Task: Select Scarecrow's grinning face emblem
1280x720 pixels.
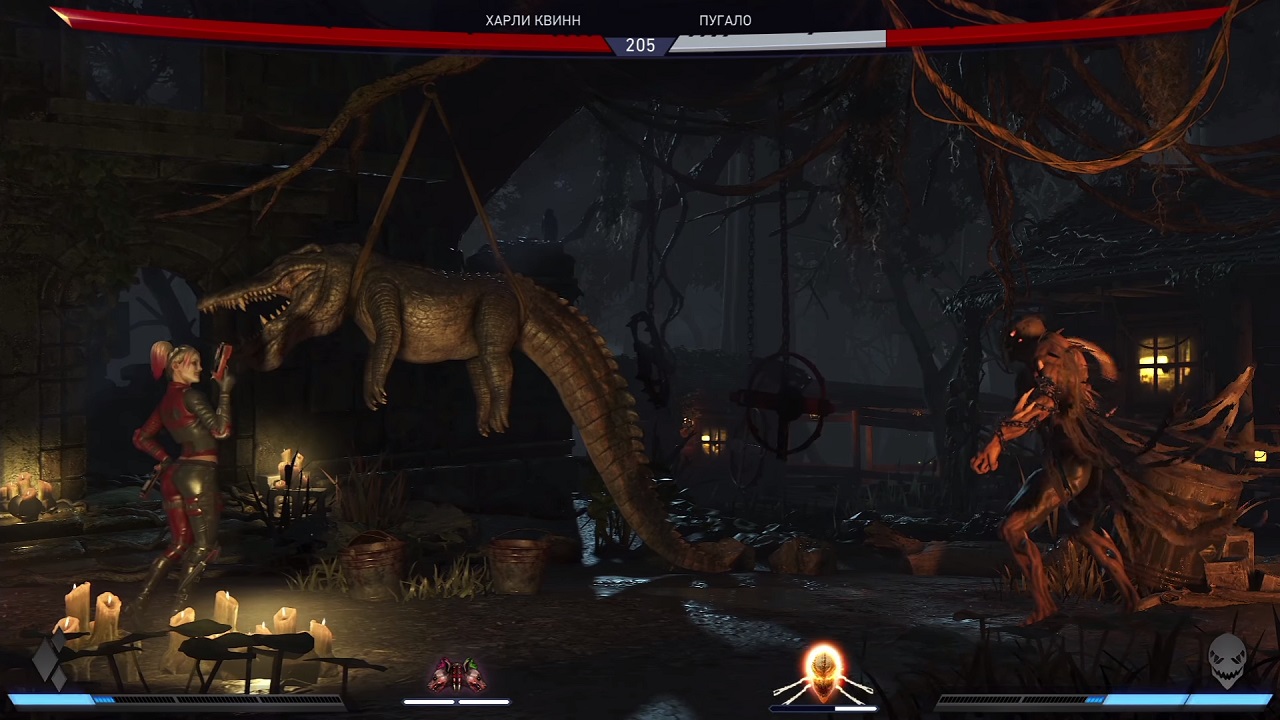Action: click(x=1227, y=660)
